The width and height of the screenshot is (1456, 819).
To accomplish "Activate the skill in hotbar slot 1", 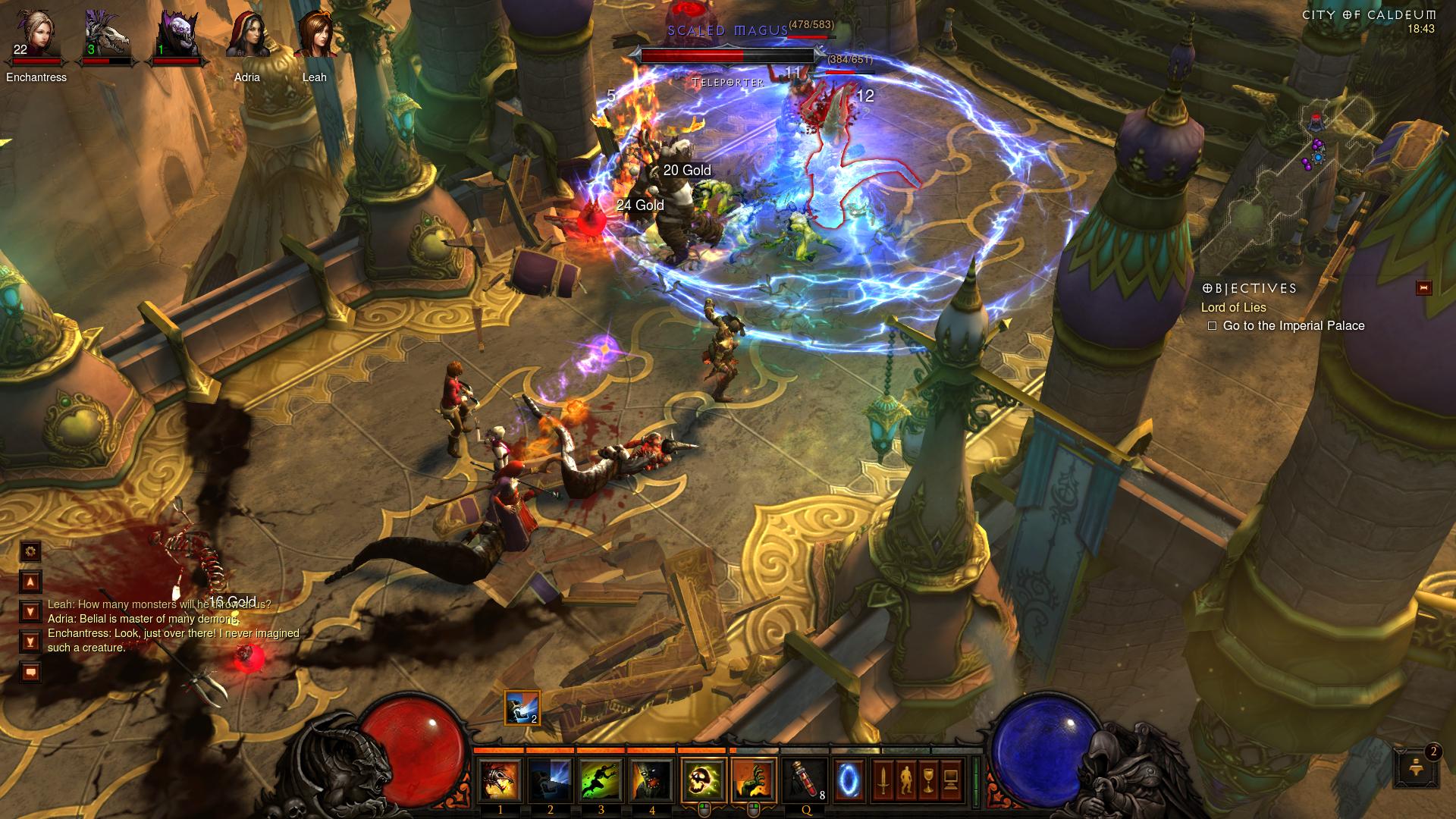I will click(x=500, y=780).
